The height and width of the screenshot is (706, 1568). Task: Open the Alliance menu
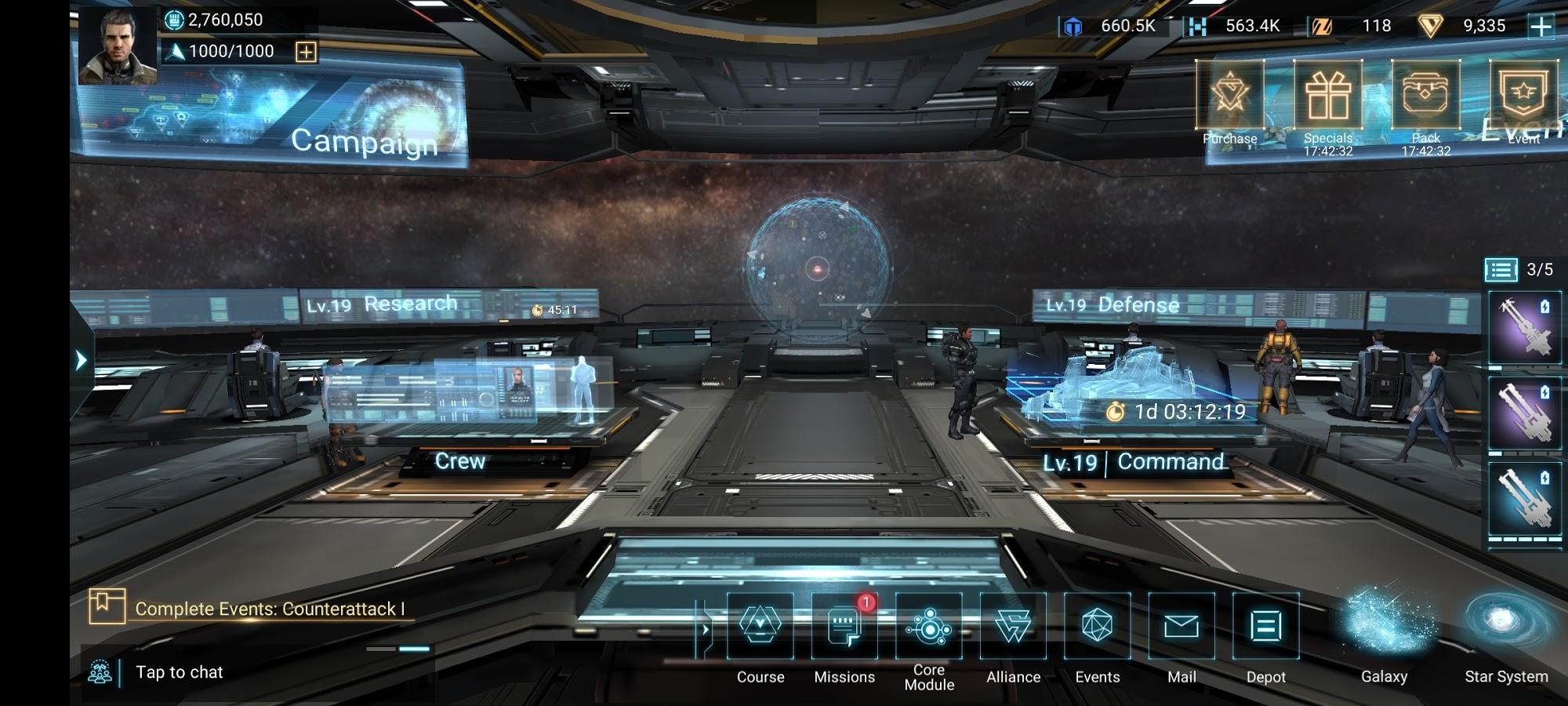1013,627
